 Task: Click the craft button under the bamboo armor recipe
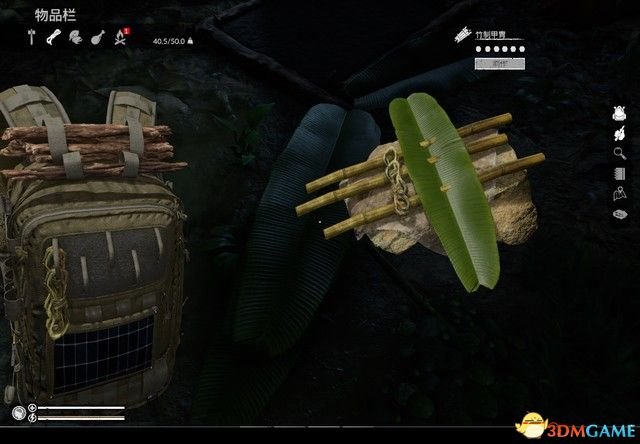[x=496, y=63]
